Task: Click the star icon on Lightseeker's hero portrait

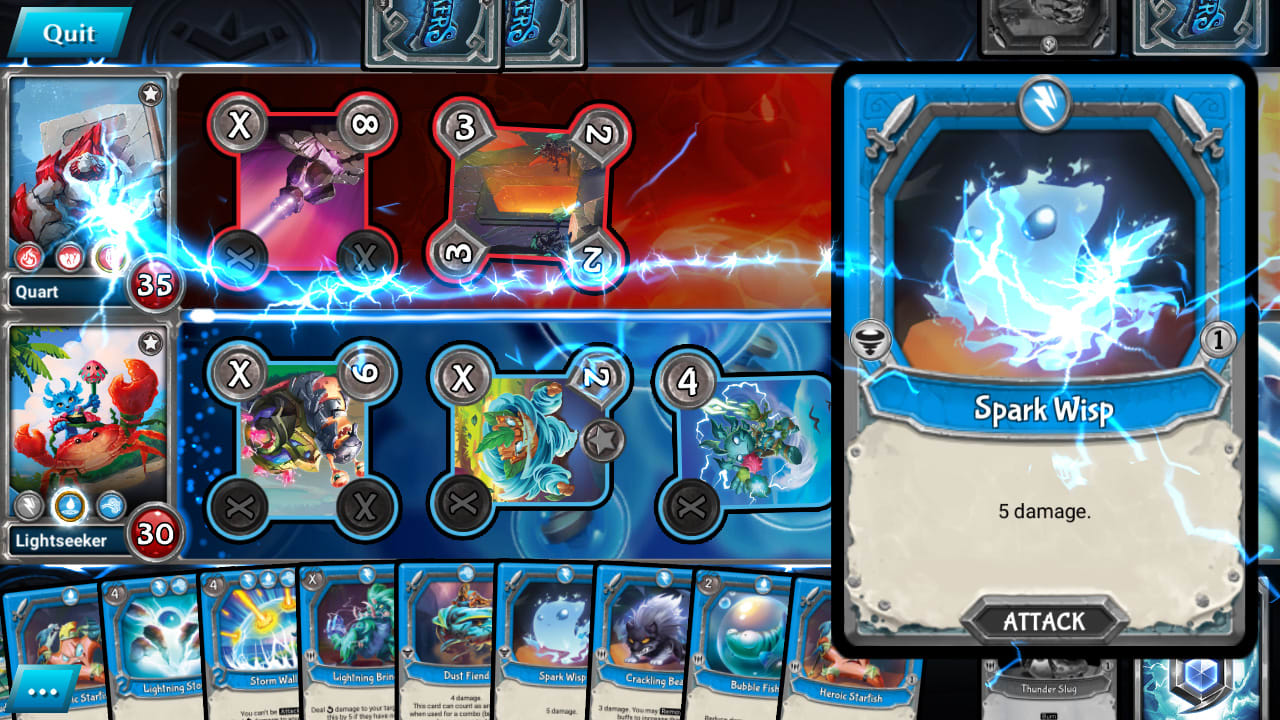Action: (x=150, y=341)
